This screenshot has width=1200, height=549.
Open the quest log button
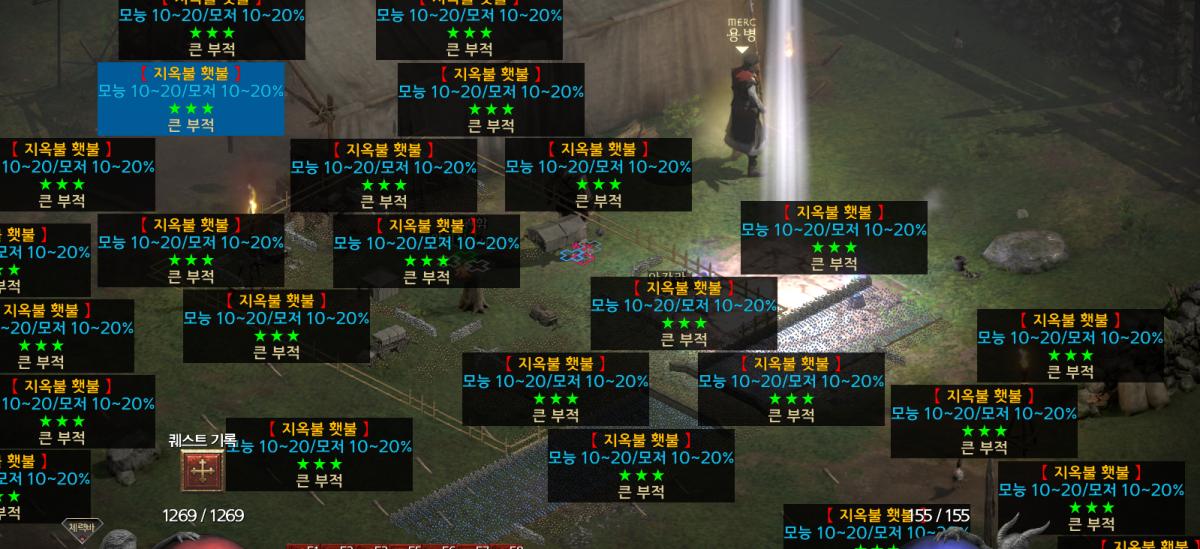click(202, 470)
